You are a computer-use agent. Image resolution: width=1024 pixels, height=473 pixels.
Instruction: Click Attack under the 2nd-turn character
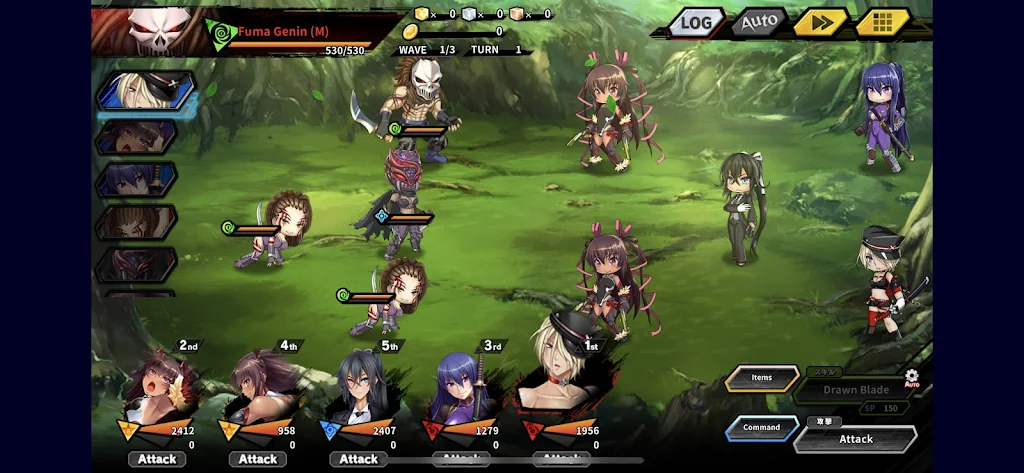tap(157, 459)
